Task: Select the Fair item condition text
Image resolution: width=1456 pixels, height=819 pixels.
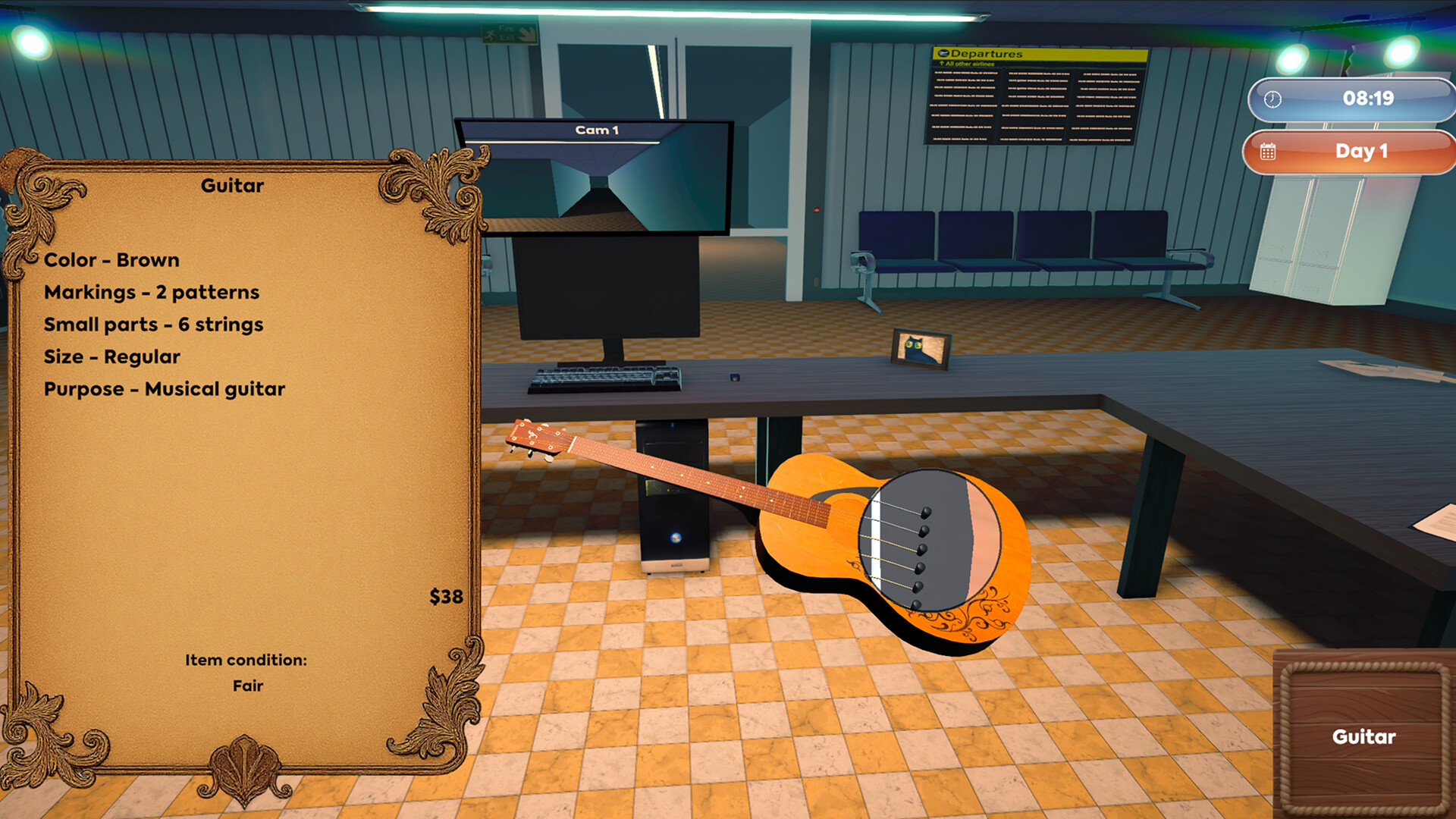Action: pos(246,686)
